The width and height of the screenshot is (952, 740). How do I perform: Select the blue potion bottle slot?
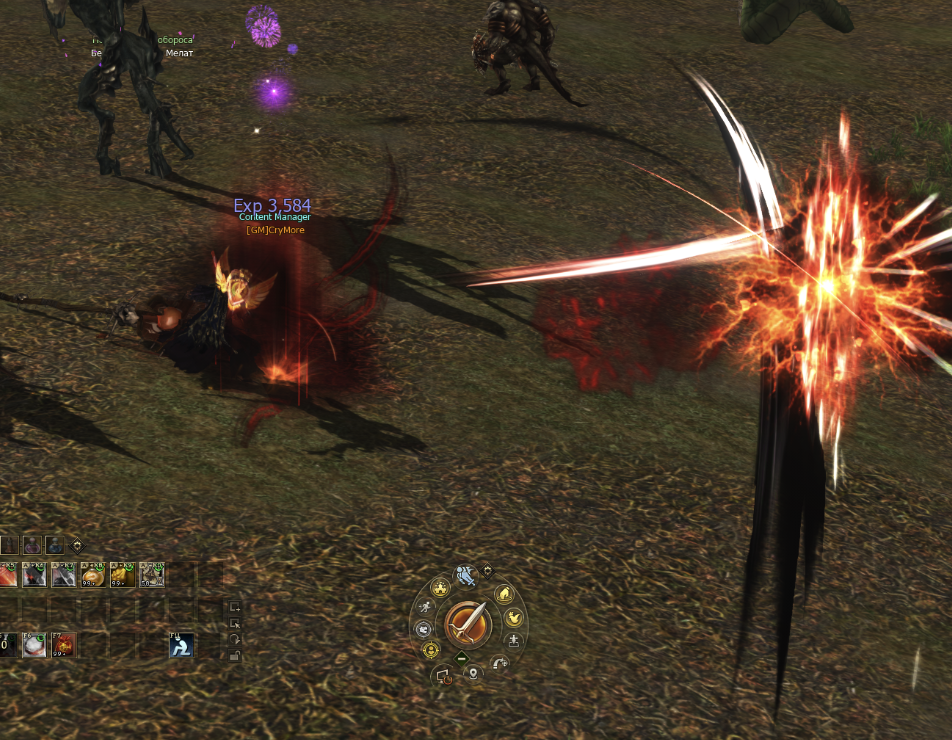pos(57,546)
